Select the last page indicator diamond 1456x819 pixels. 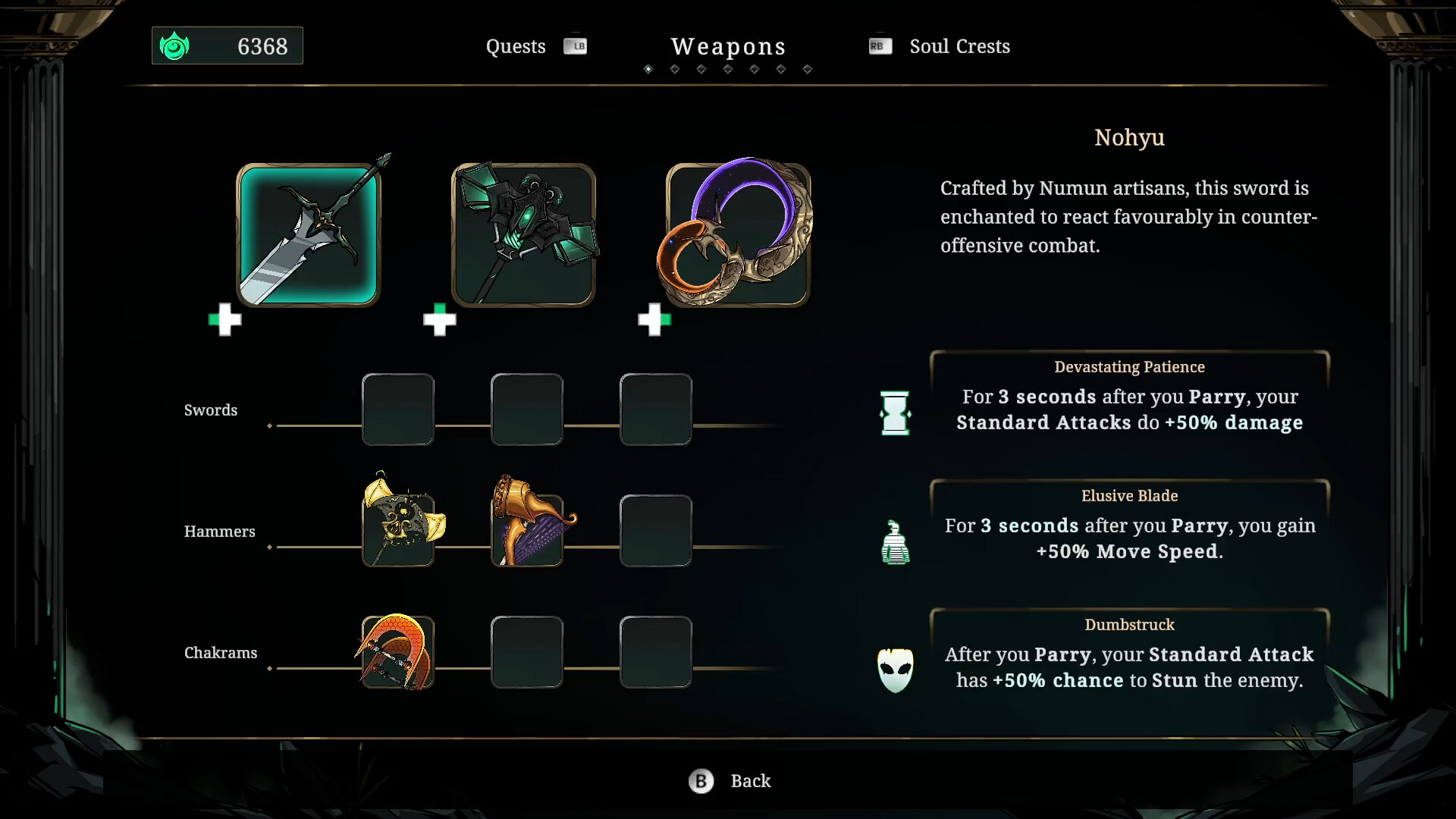pos(808,68)
